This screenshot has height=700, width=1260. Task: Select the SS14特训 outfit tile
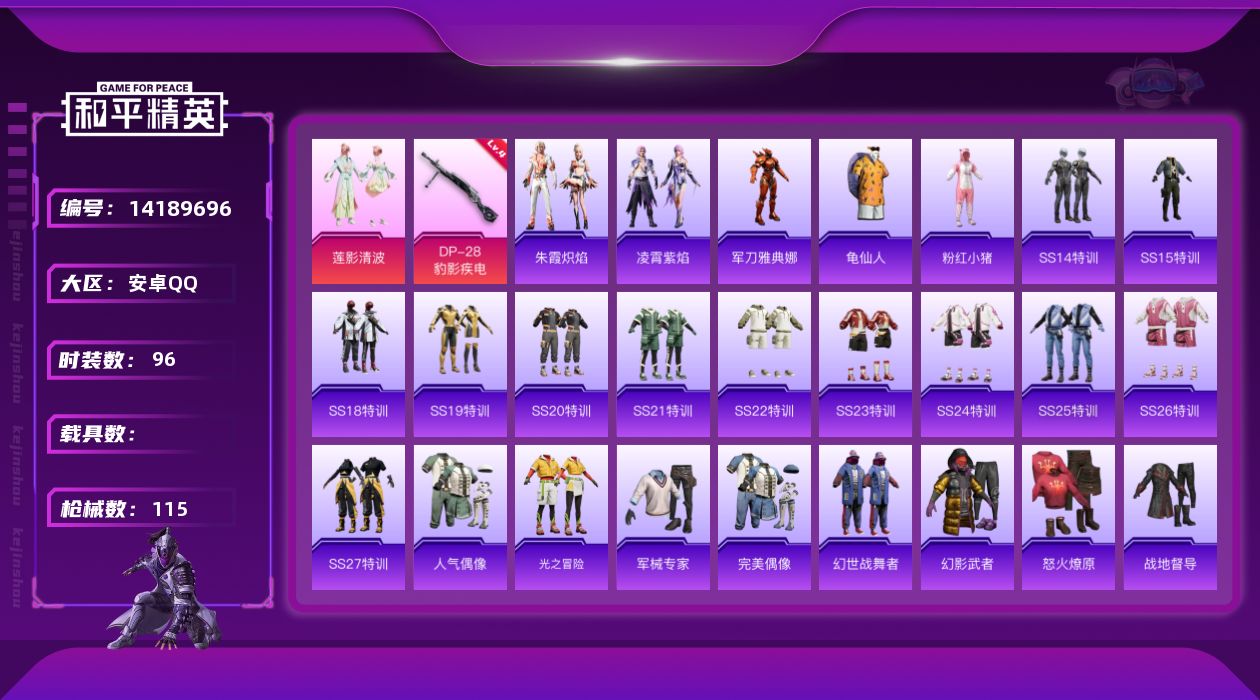(x=1068, y=210)
